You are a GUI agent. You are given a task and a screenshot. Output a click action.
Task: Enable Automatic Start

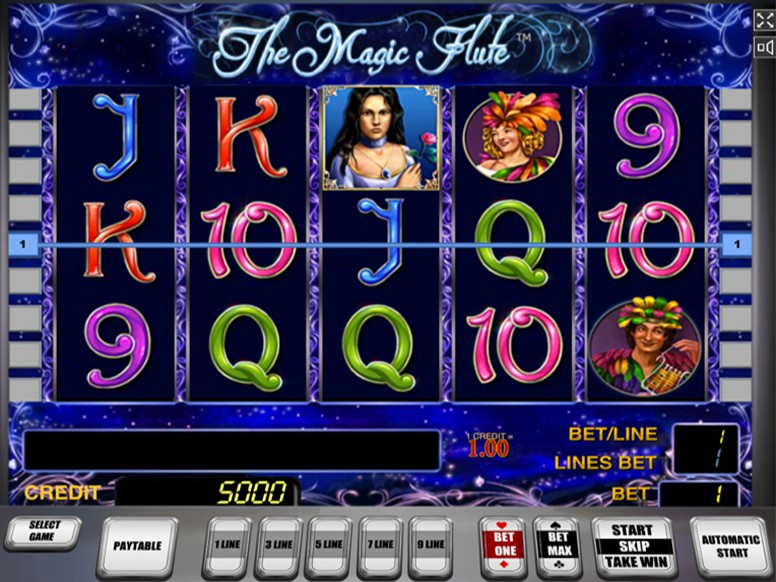point(730,545)
